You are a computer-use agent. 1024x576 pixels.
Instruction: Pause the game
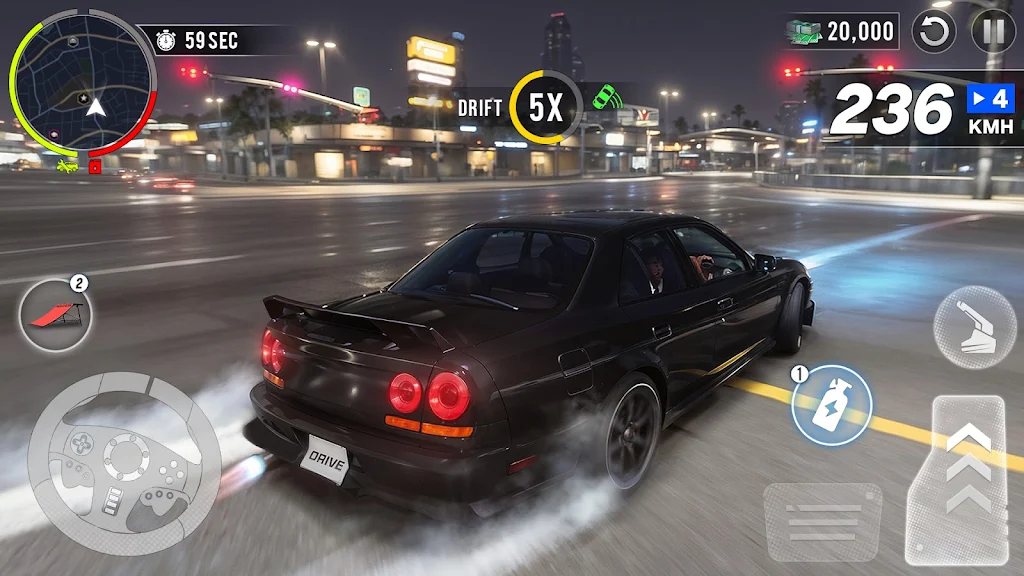click(993, 32)
